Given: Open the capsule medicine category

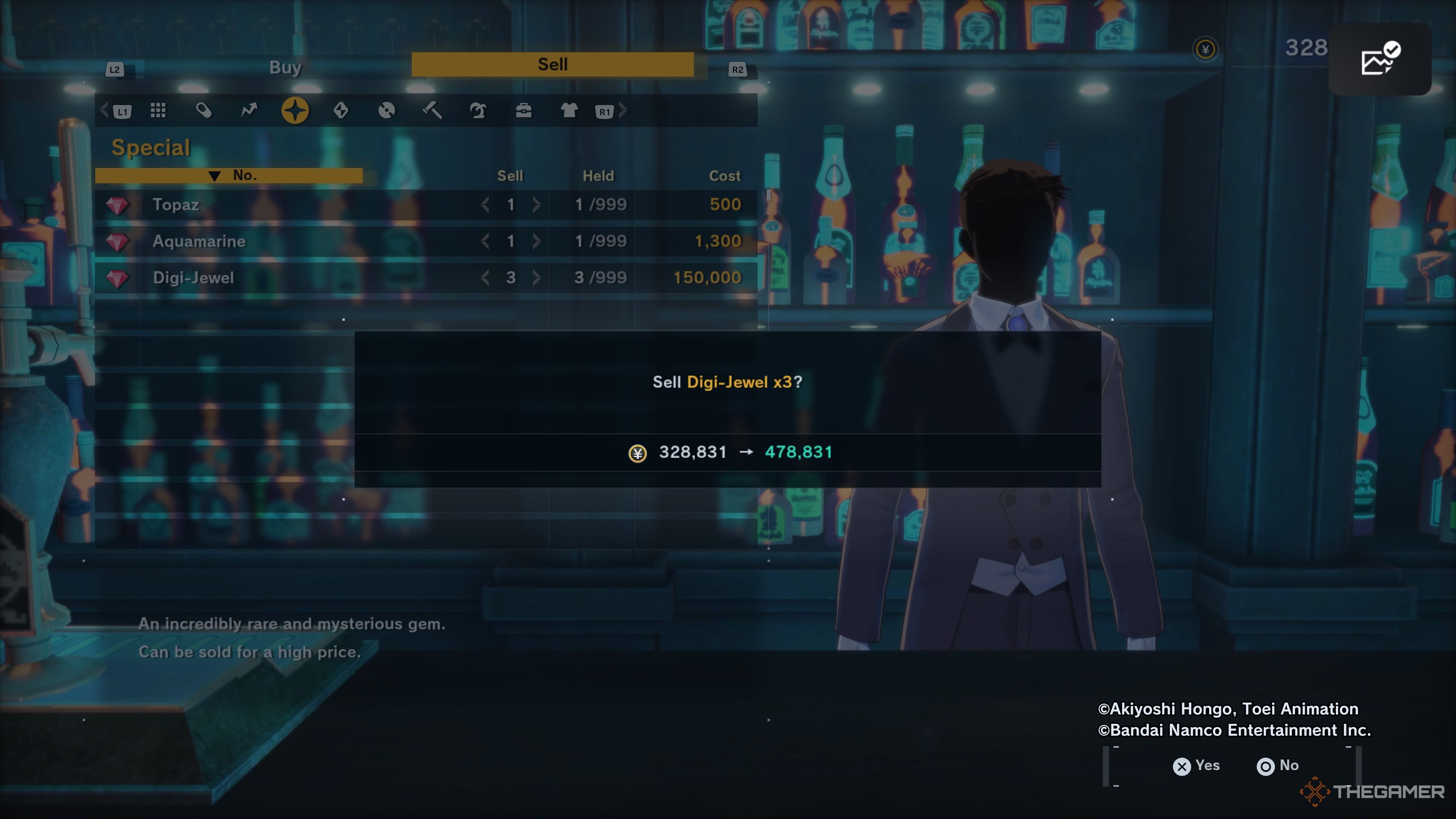Looking at the screenshot, I should point(204,110).
